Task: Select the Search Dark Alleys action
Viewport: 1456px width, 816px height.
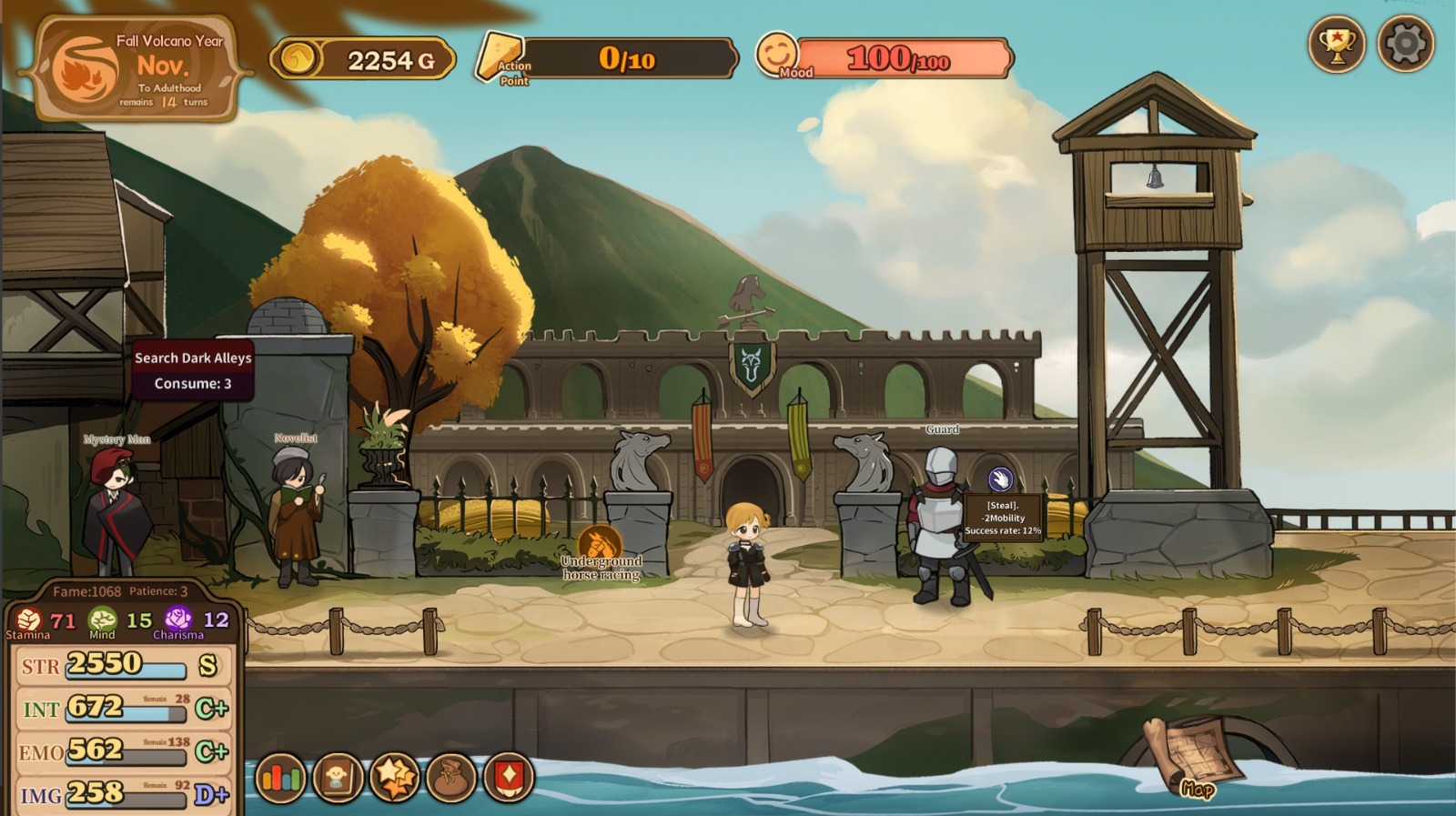Action: point(193,370)
